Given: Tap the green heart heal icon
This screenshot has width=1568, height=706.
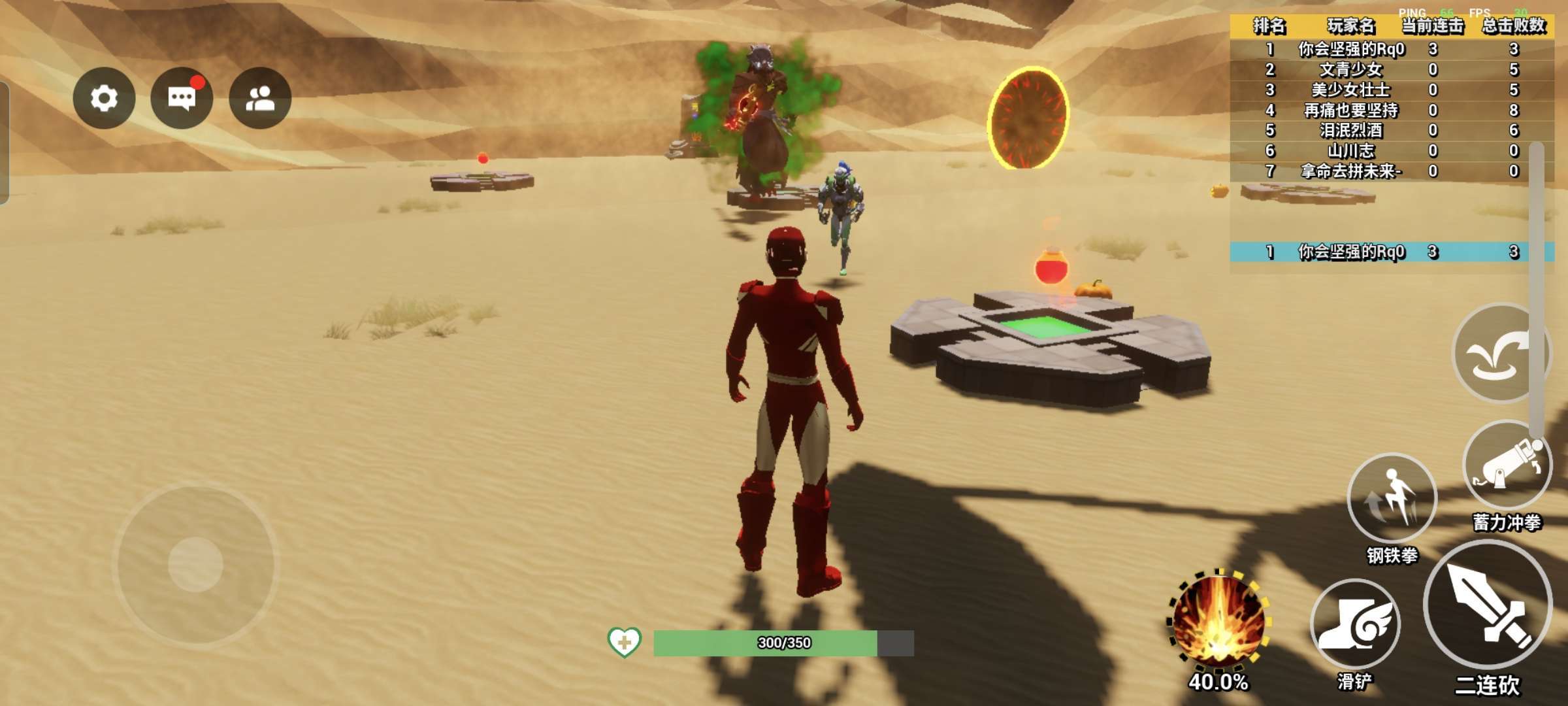Looking at the screenshot, I should click(x=624, y=642).
